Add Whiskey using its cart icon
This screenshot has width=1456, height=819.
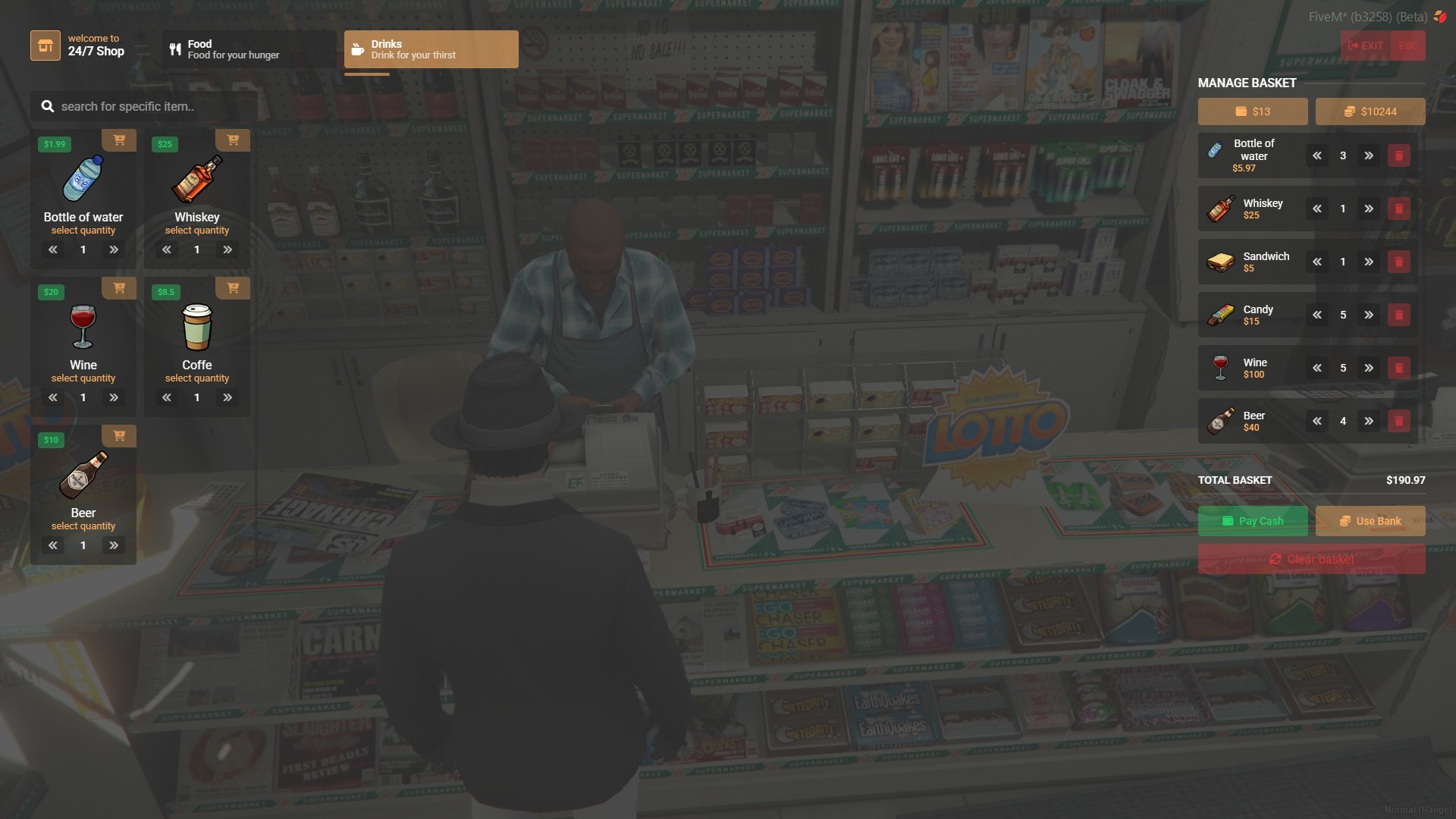(233, 140)
